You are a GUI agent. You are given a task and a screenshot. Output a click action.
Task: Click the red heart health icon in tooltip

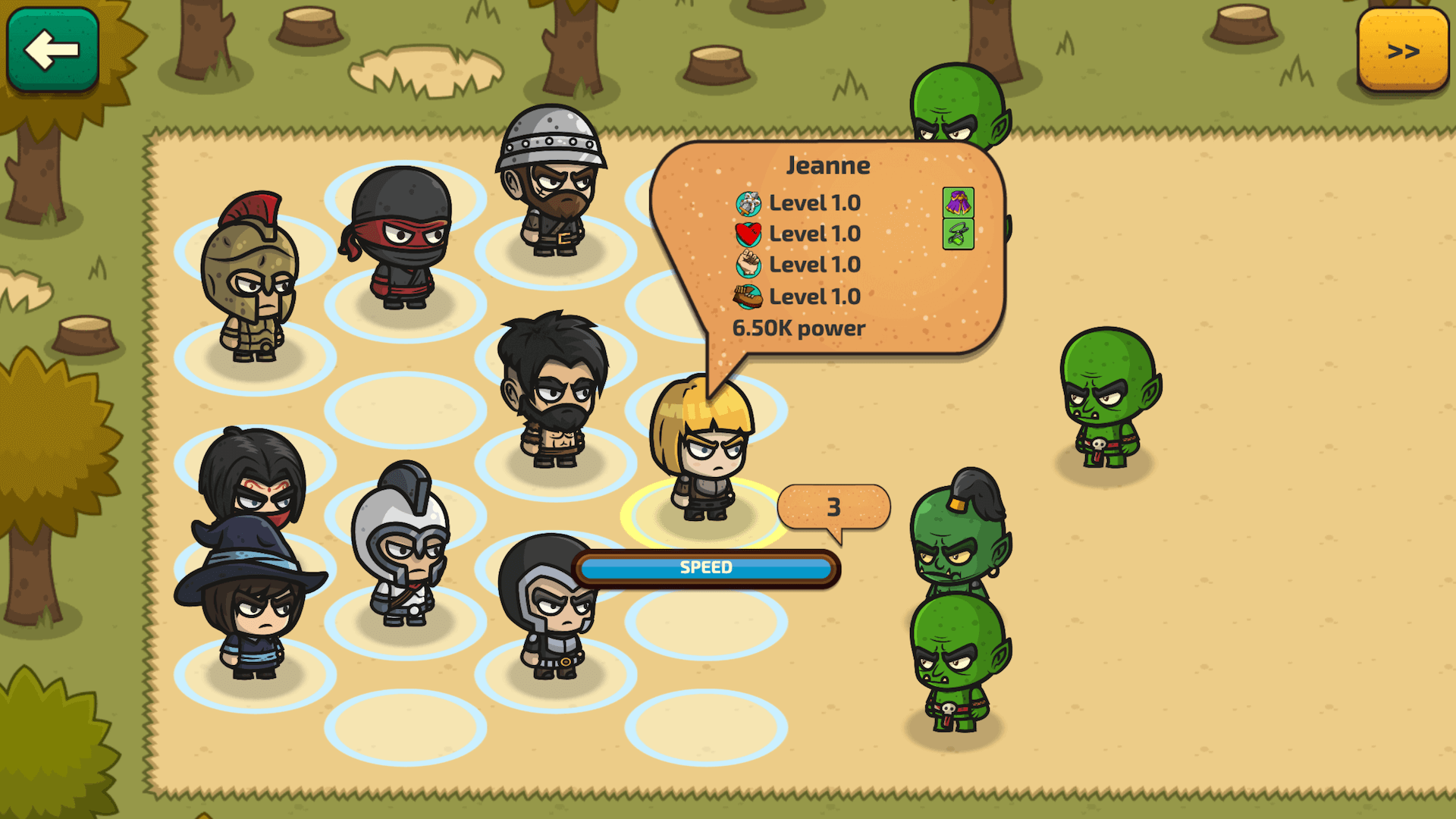(x=746, y=234)
